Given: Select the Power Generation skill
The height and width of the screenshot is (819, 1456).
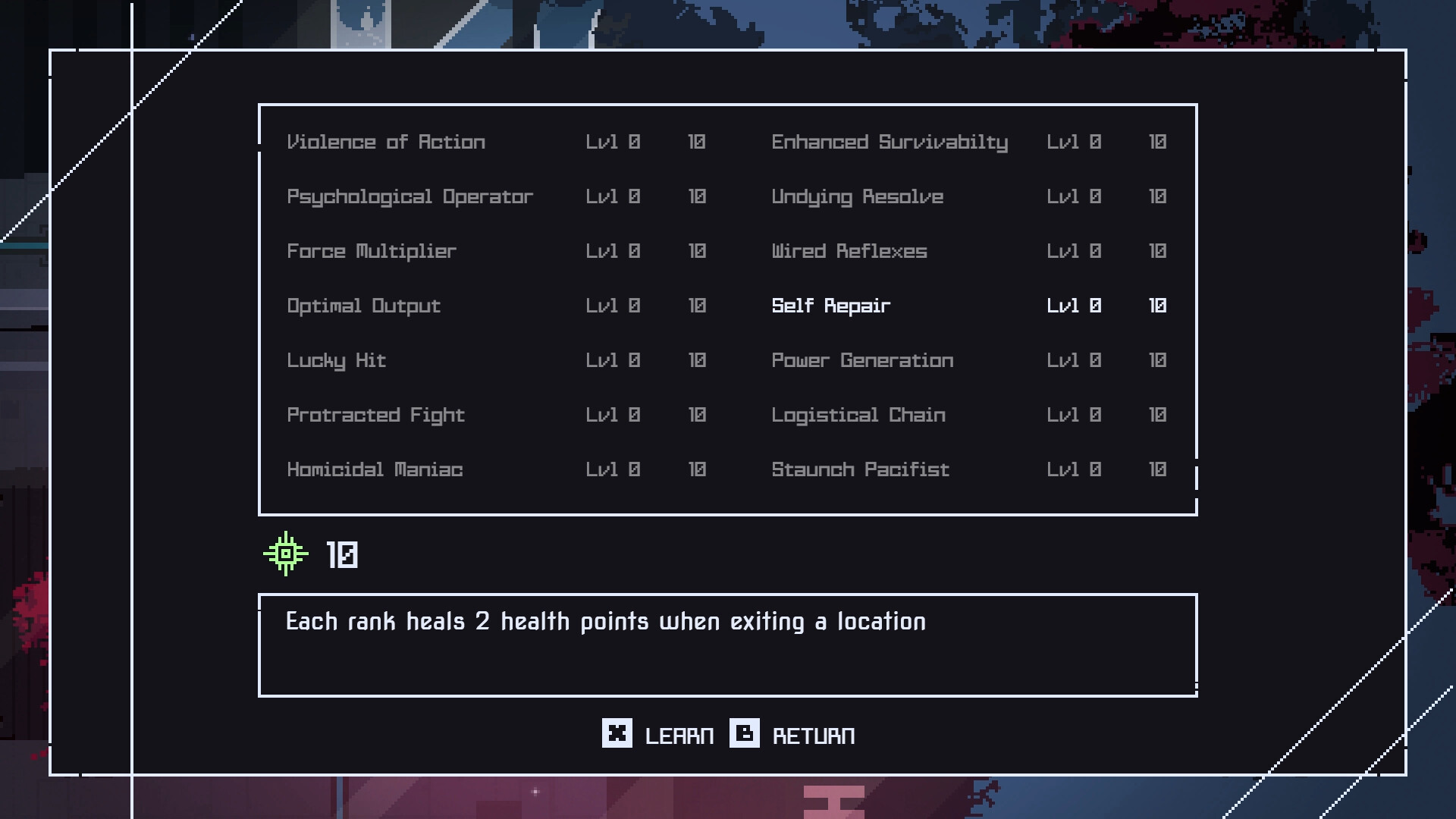Looking at the screenshot, I should point(862,360).
